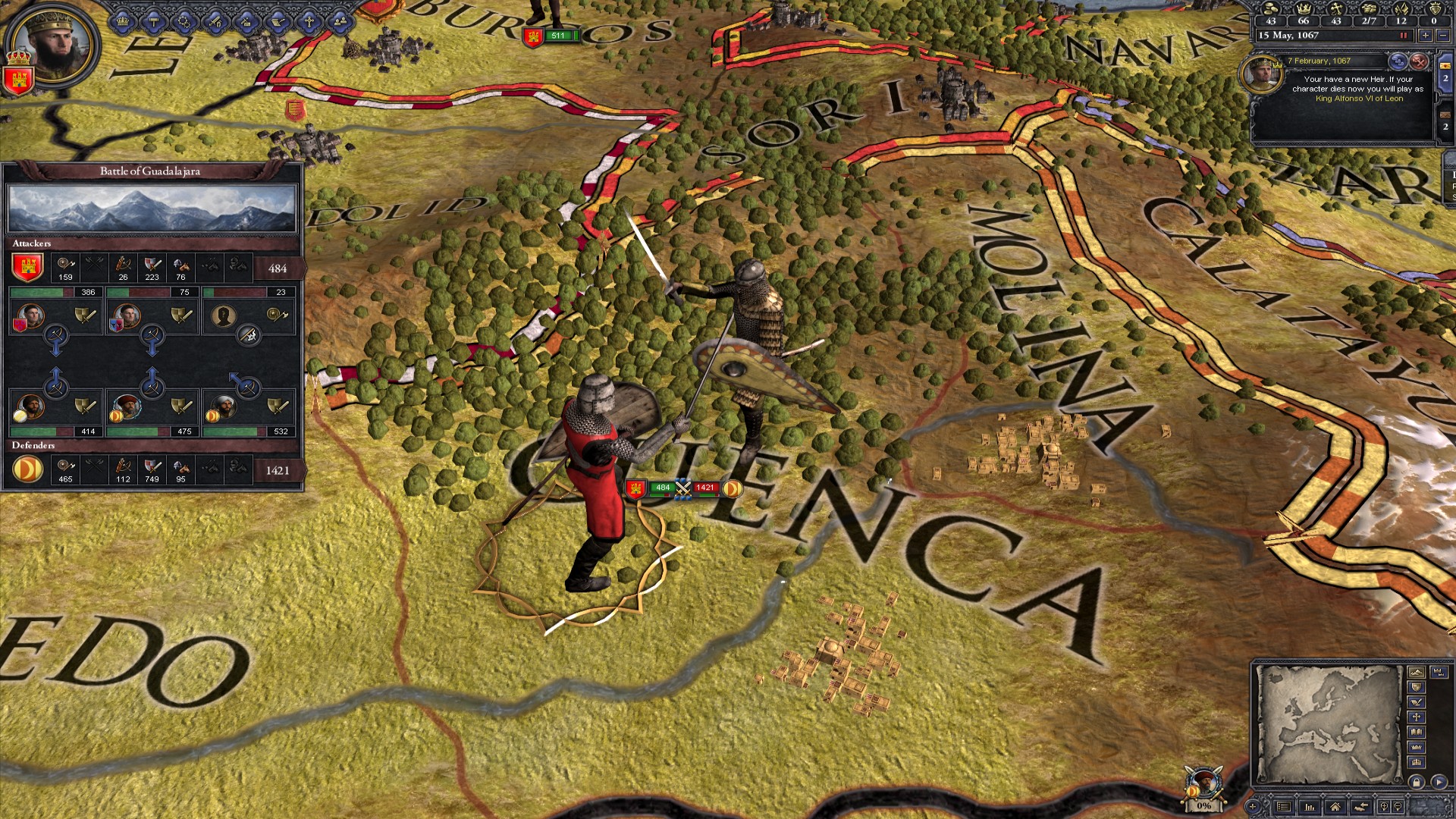The image size is (1456, 819).
Task: Lock map mode with the padlock button
Action: tap(1417, 782)
